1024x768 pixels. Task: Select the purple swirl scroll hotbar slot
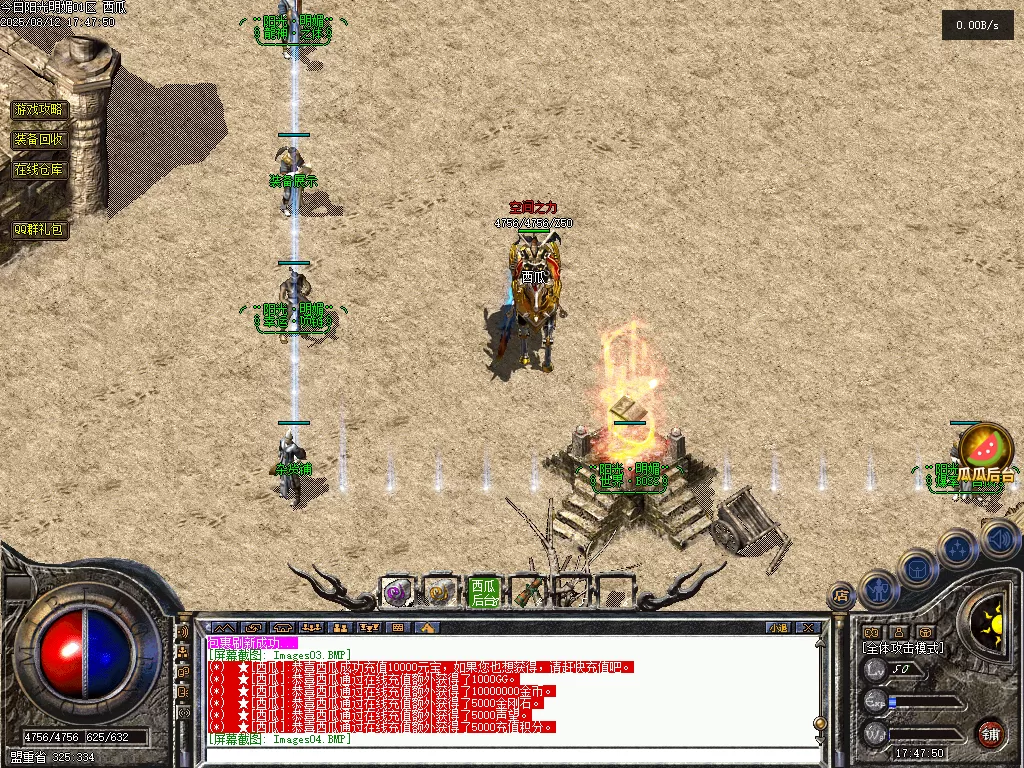397,592
